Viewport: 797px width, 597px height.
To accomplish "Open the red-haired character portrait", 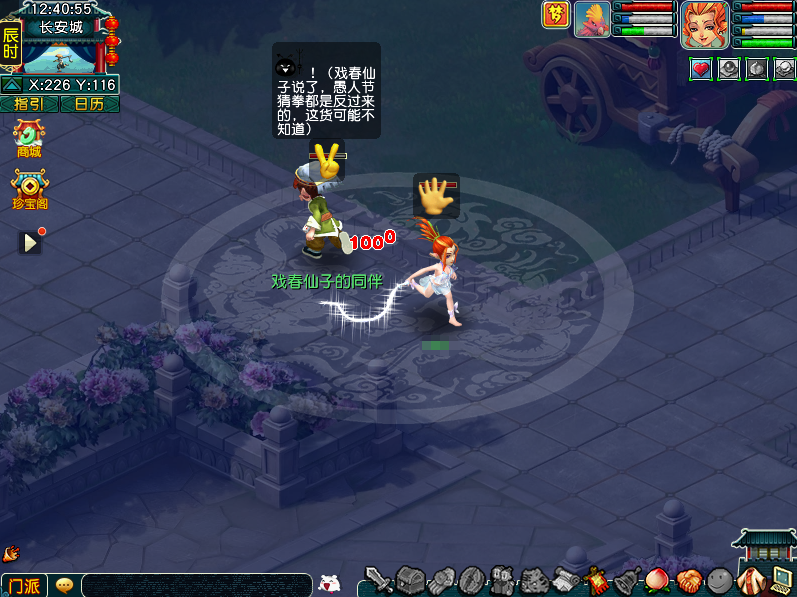I will [x=704, y=24].
